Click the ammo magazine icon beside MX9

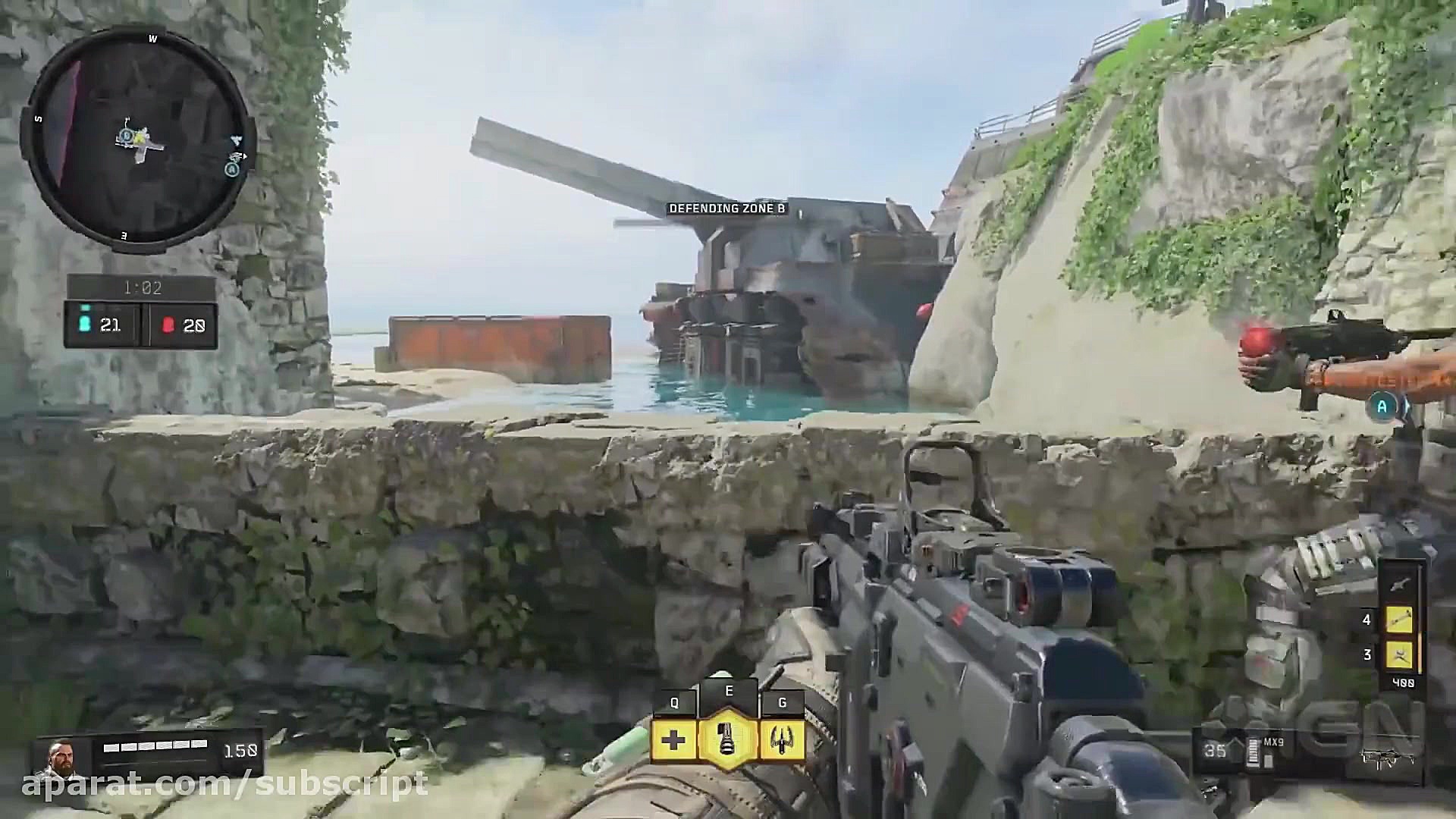pyautogui.click(x=1253, y=751)
